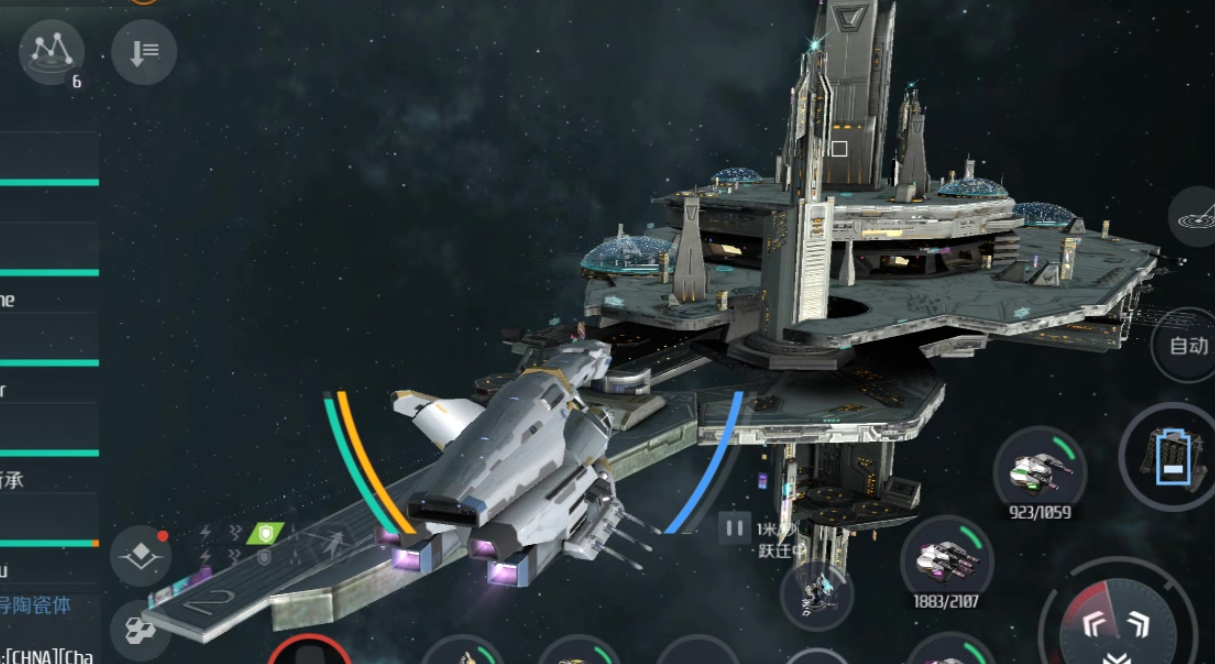
Task: Pause the ship with the speed button
Action: [735, 527]
